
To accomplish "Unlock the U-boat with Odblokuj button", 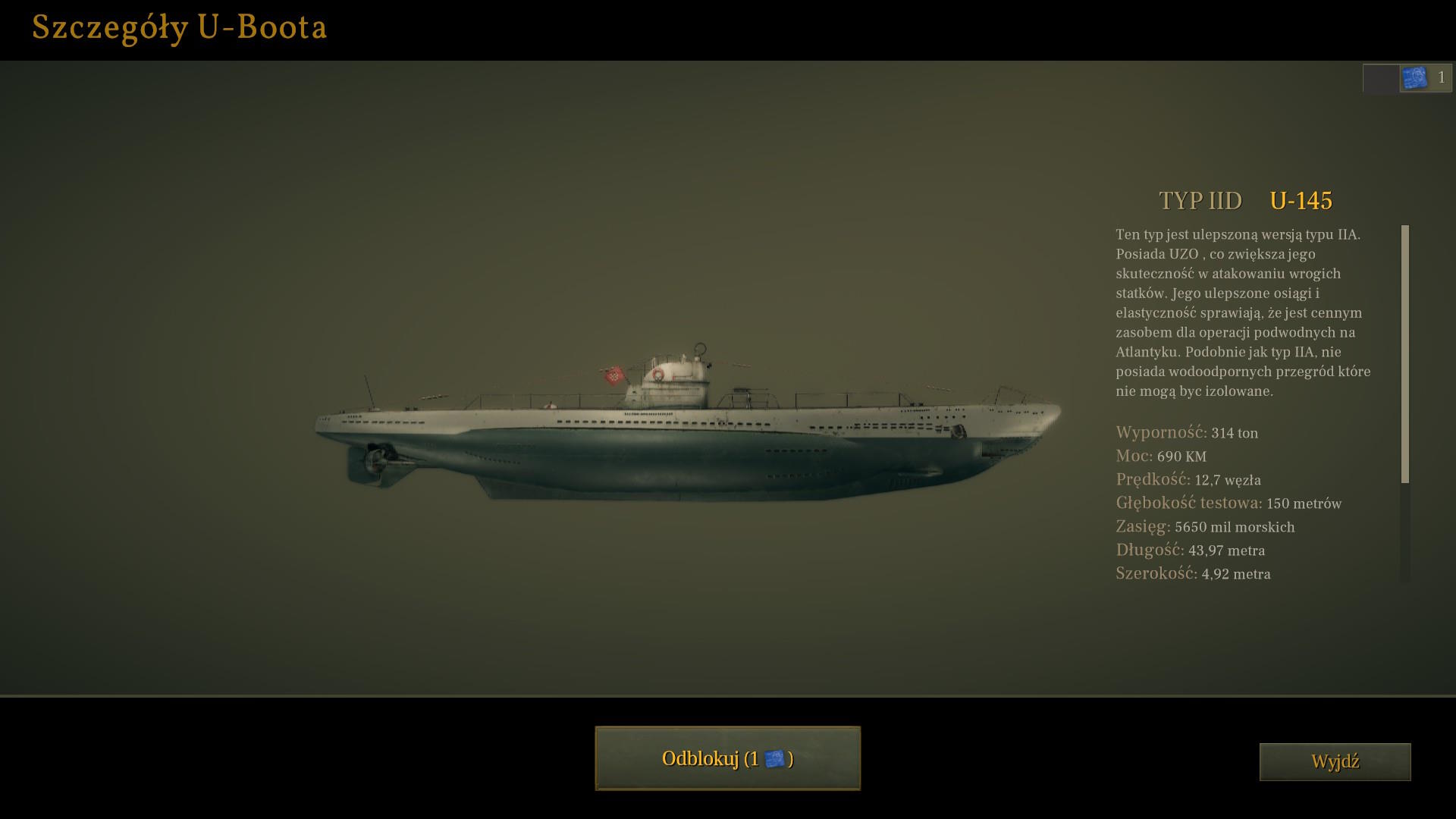I will (727, 758).
